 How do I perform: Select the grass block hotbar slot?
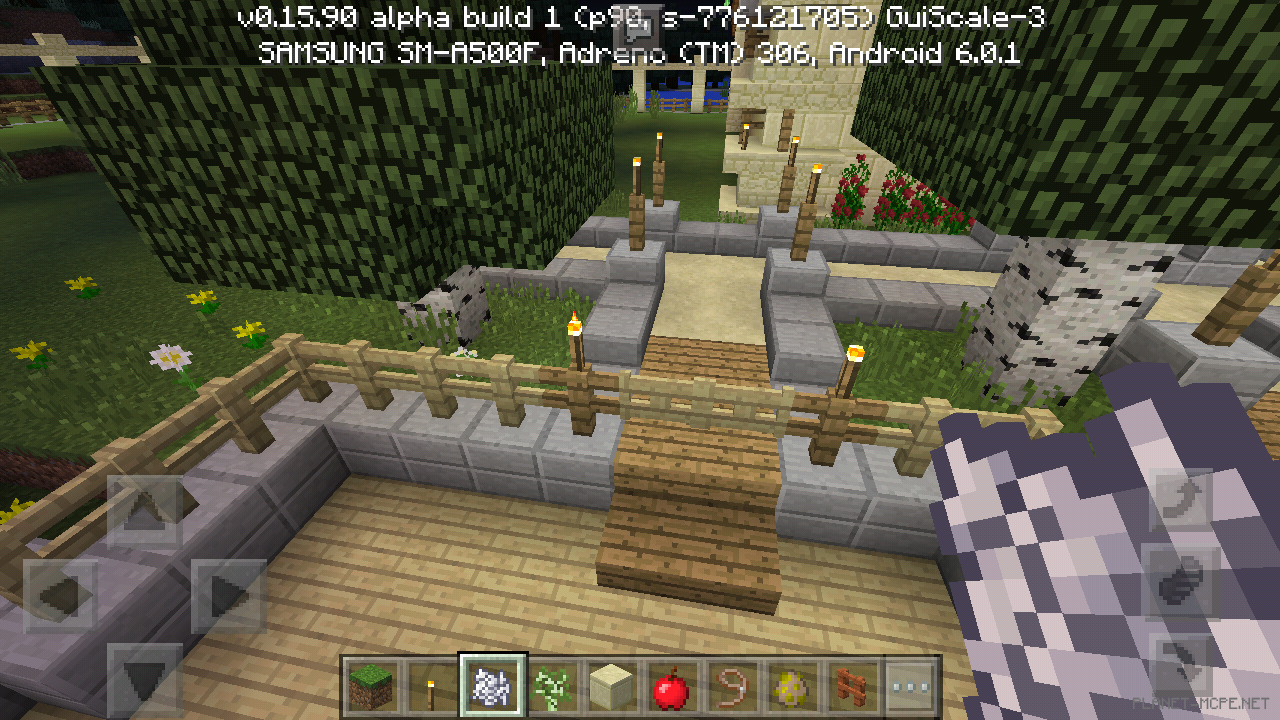pyautogui.click(x=372, y=686)
